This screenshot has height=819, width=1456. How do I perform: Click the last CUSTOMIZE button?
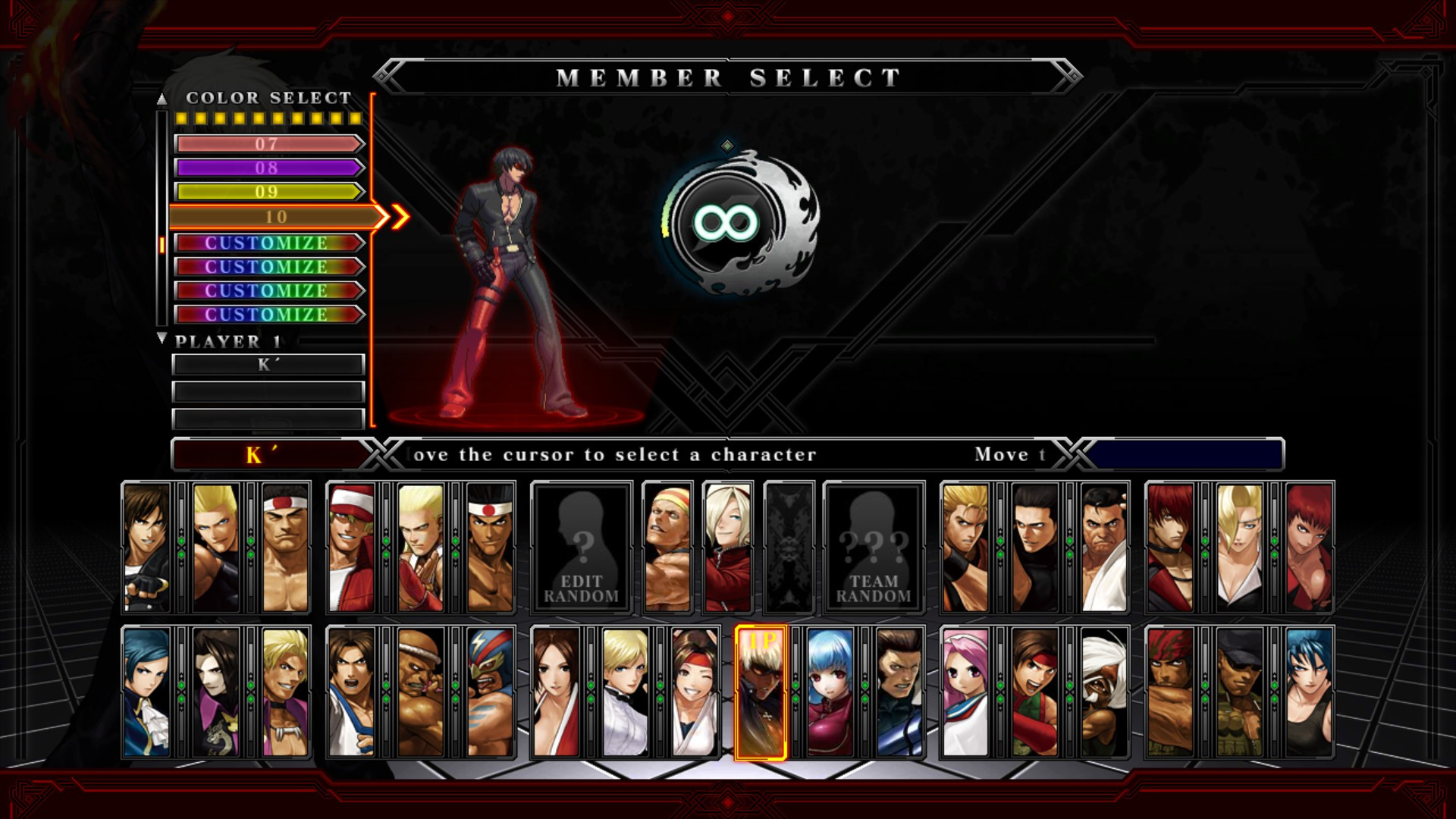[267, 313]
